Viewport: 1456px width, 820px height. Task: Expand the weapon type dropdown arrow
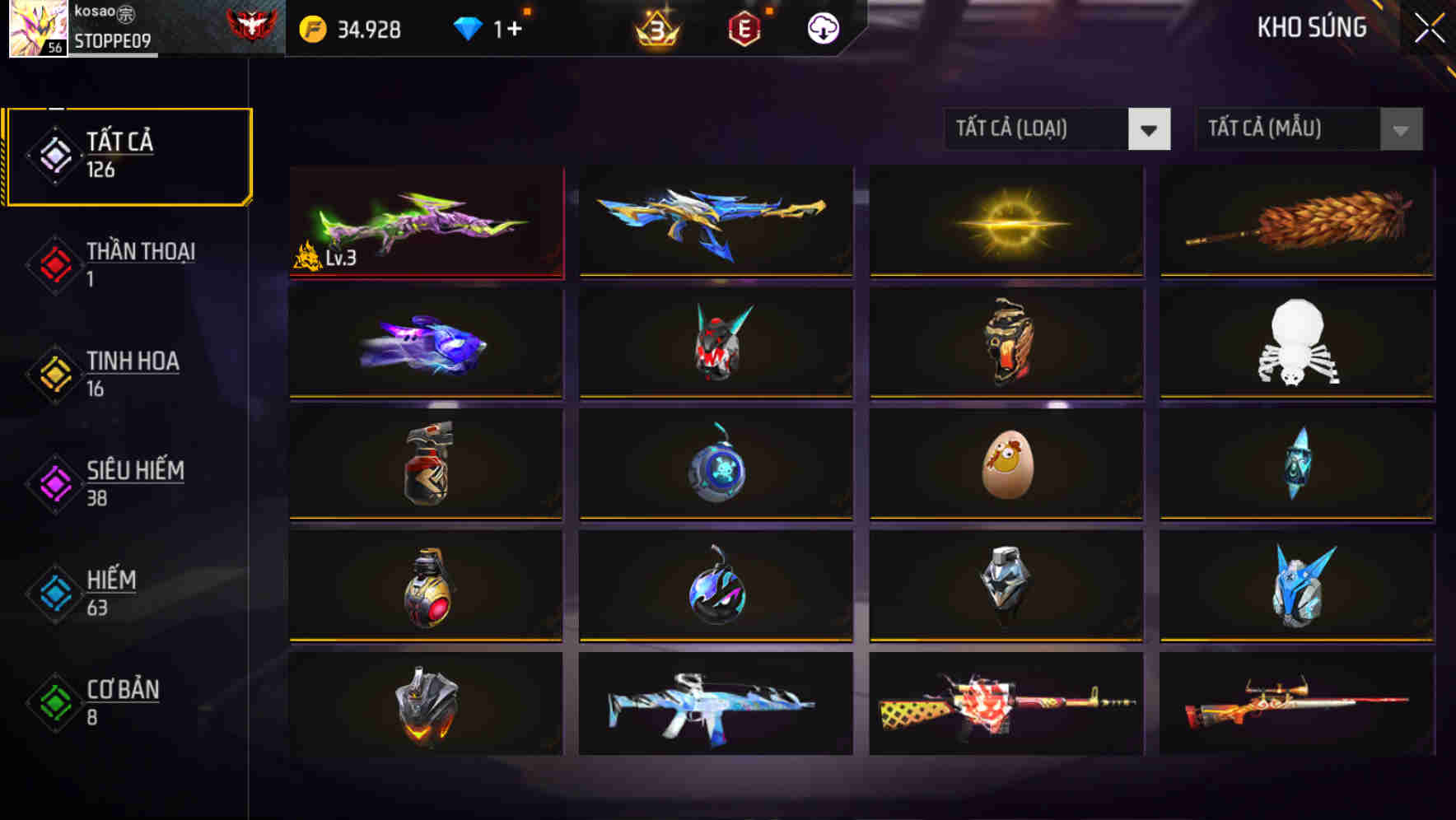tap(1150, 129)
